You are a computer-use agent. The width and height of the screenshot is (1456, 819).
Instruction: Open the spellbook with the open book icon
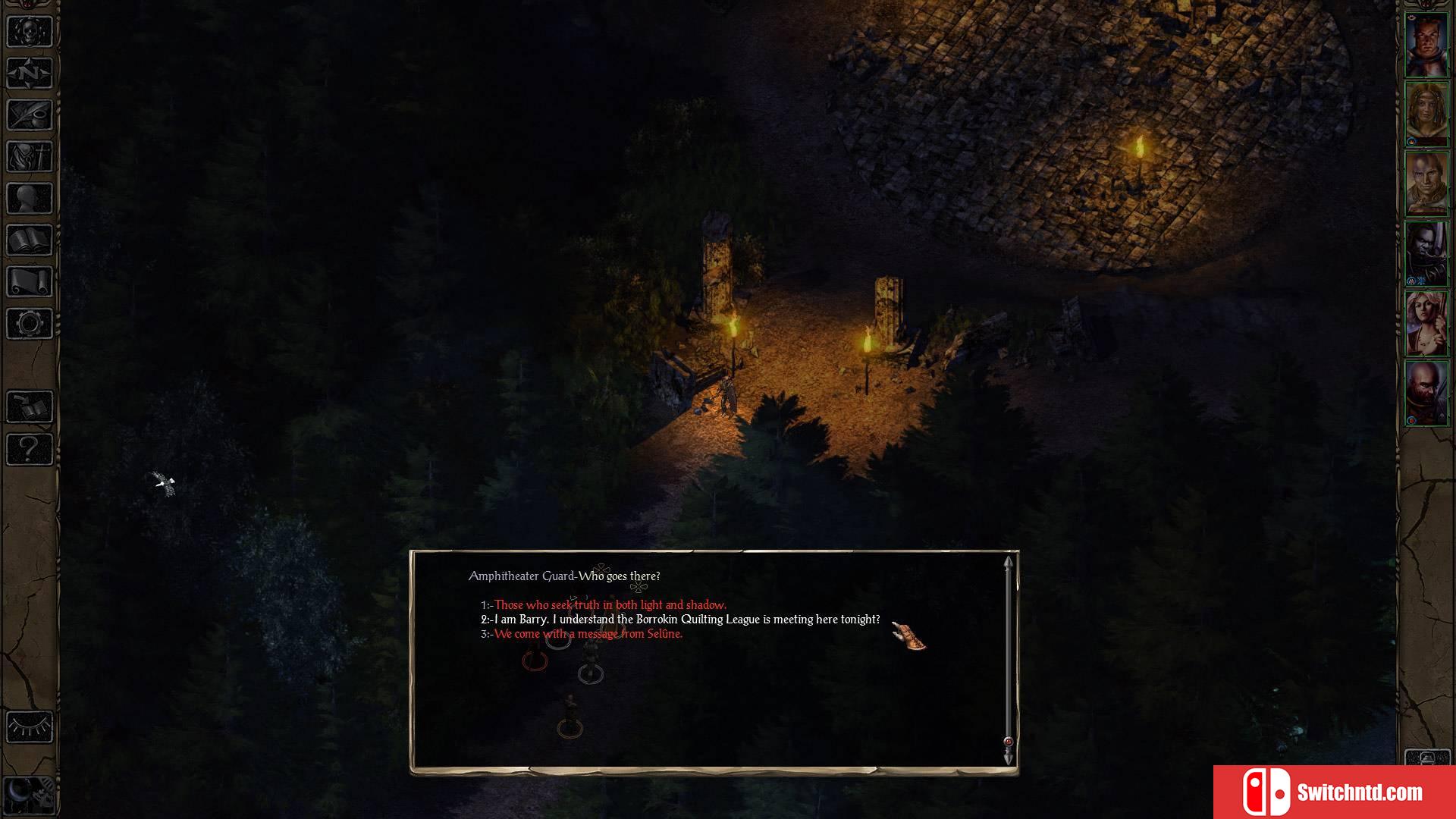pyautogui.click(x=30, y=240)
